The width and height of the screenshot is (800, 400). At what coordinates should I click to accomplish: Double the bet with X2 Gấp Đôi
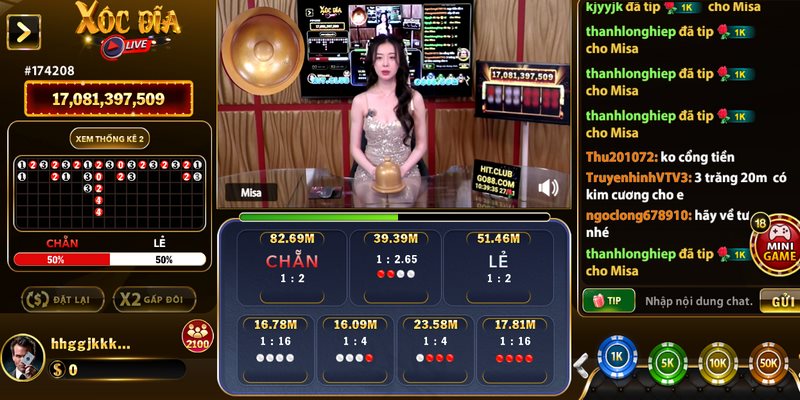(x=153, y=299)
